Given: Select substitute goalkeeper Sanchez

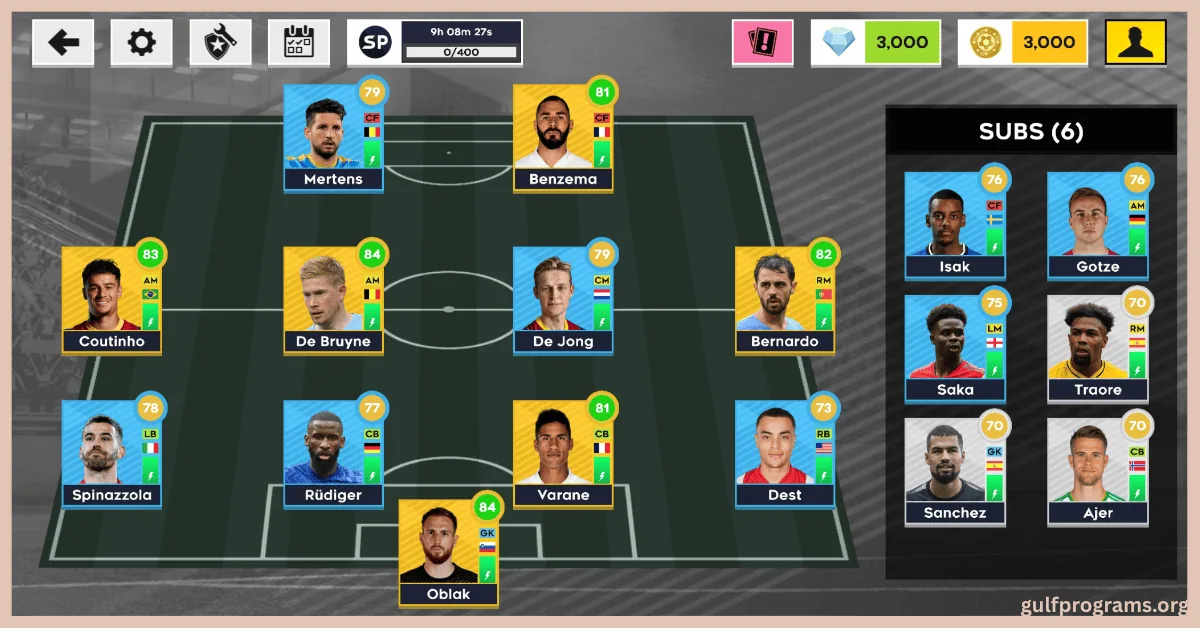Looking at the screenshot, I should (955, 472).
